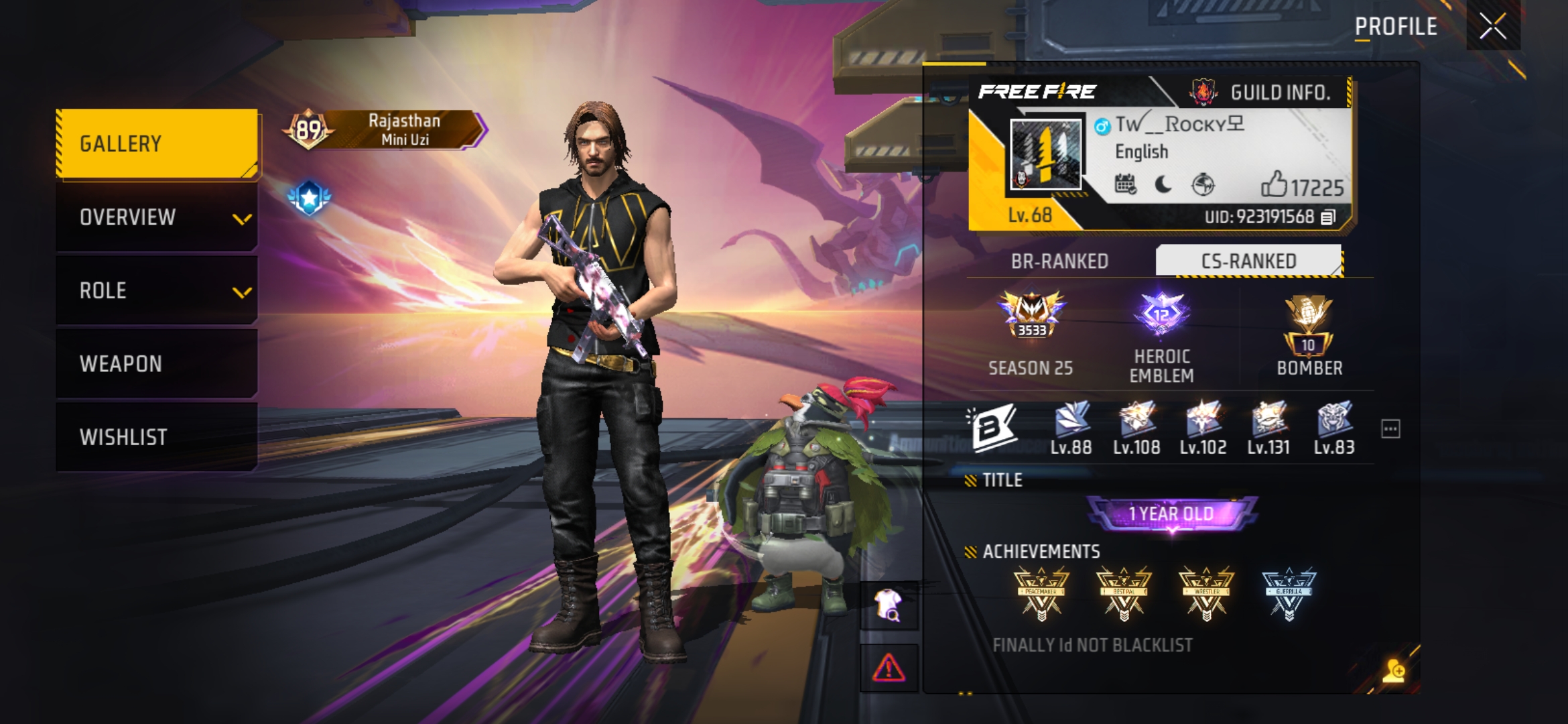Open the Gallery menu entry
This screenshot has width=1568, height=724.
[157, 143]
